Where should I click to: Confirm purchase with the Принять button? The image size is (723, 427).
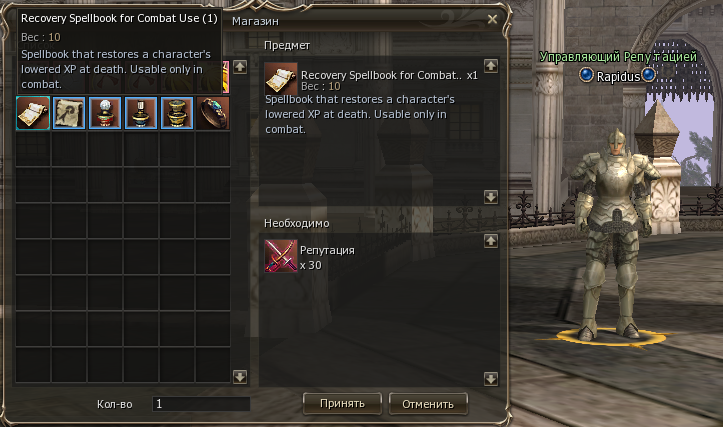click(341, 404)
